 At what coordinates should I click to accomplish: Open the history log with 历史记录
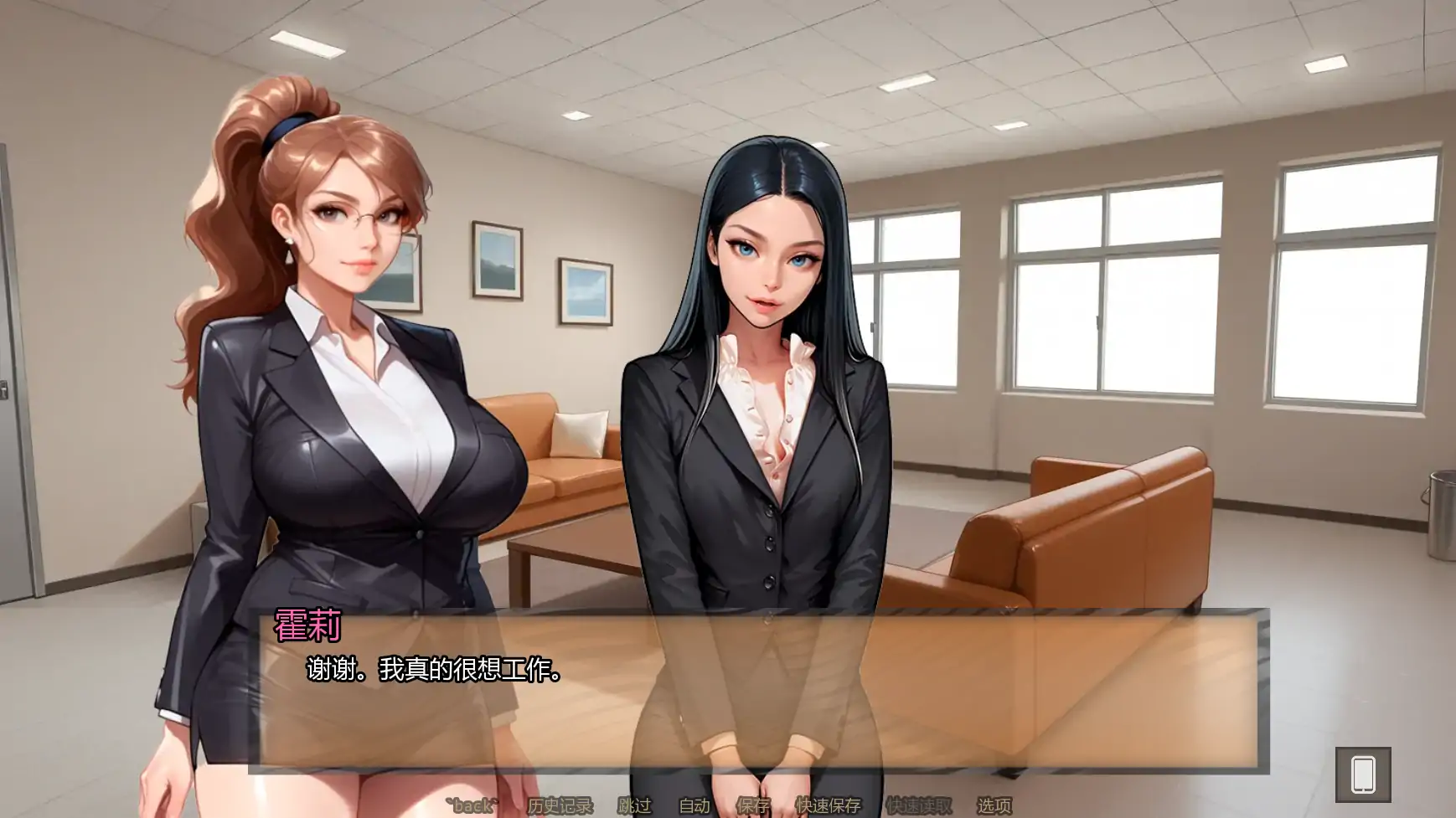tap(561, 805)
